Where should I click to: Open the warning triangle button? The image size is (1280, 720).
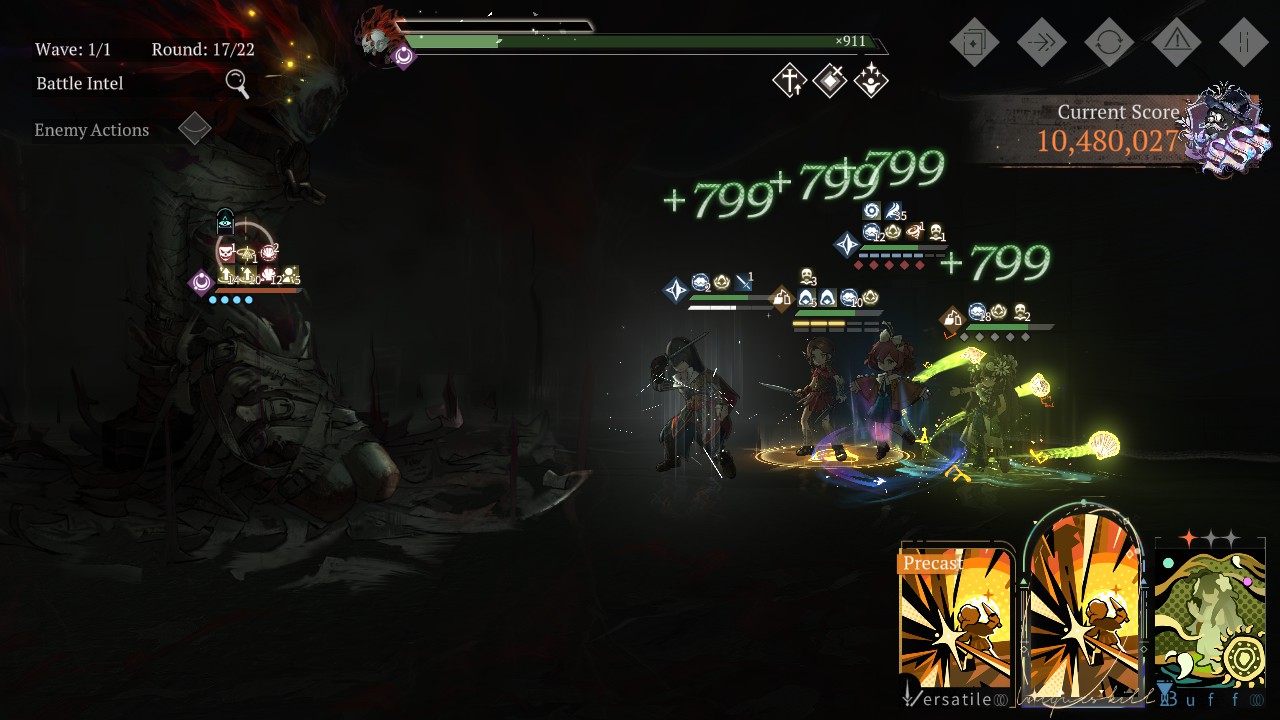point(1177,42)
